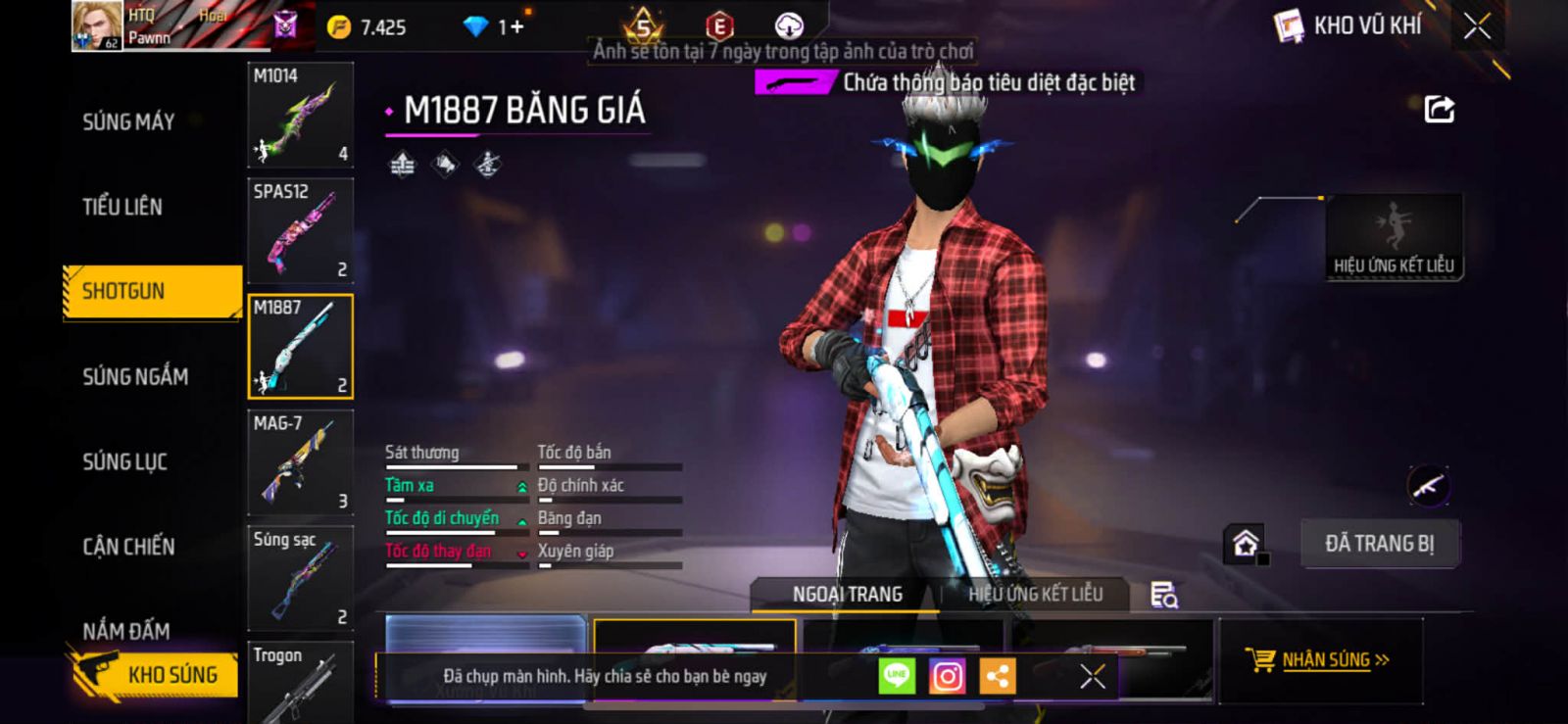This screenshot has height=724, width=1568.
Task: Open the Hiệu Ứng Kết Liễu preview box
Action: [1394, 237]
